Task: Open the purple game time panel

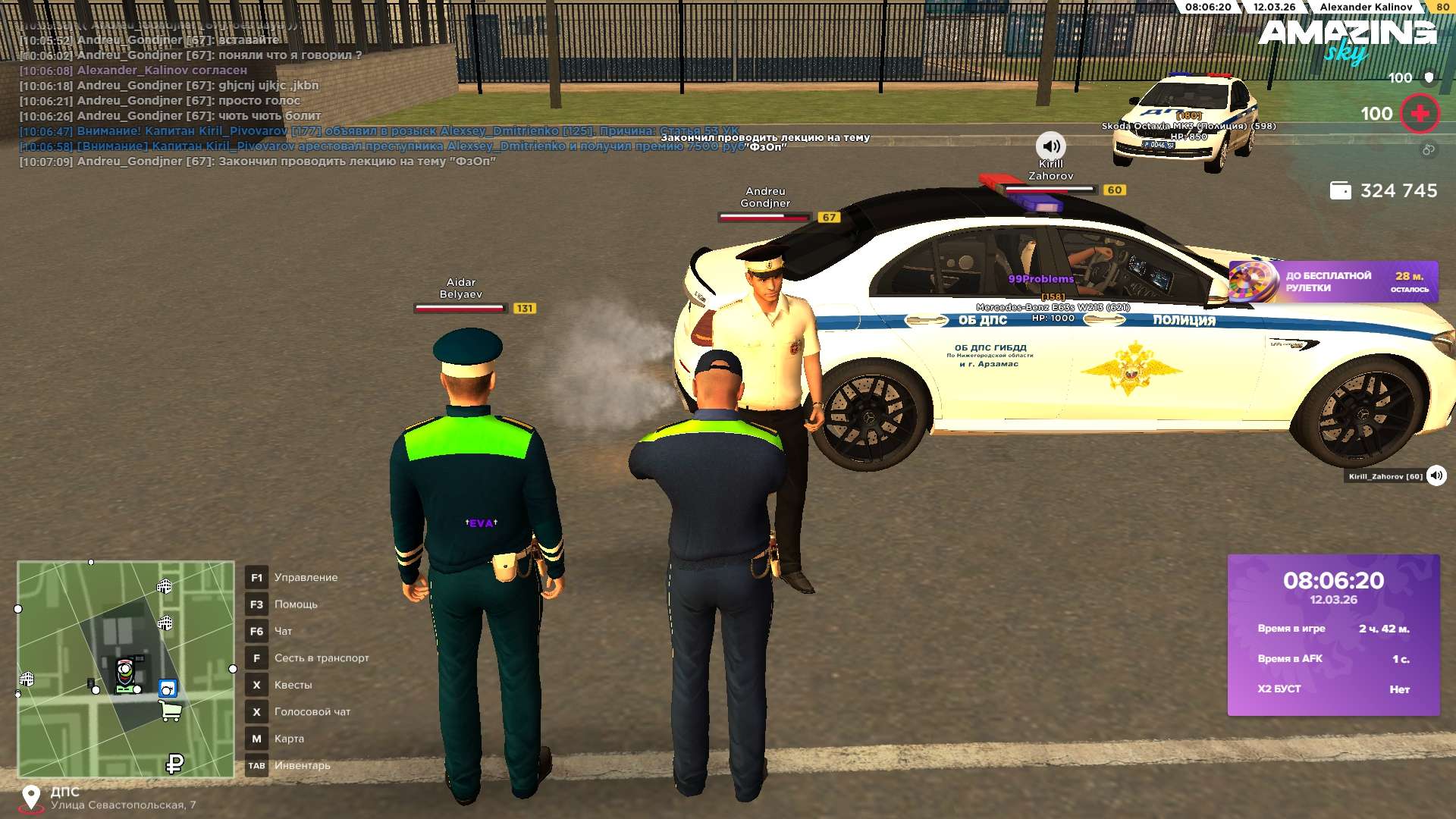Action: (1333, 635)
